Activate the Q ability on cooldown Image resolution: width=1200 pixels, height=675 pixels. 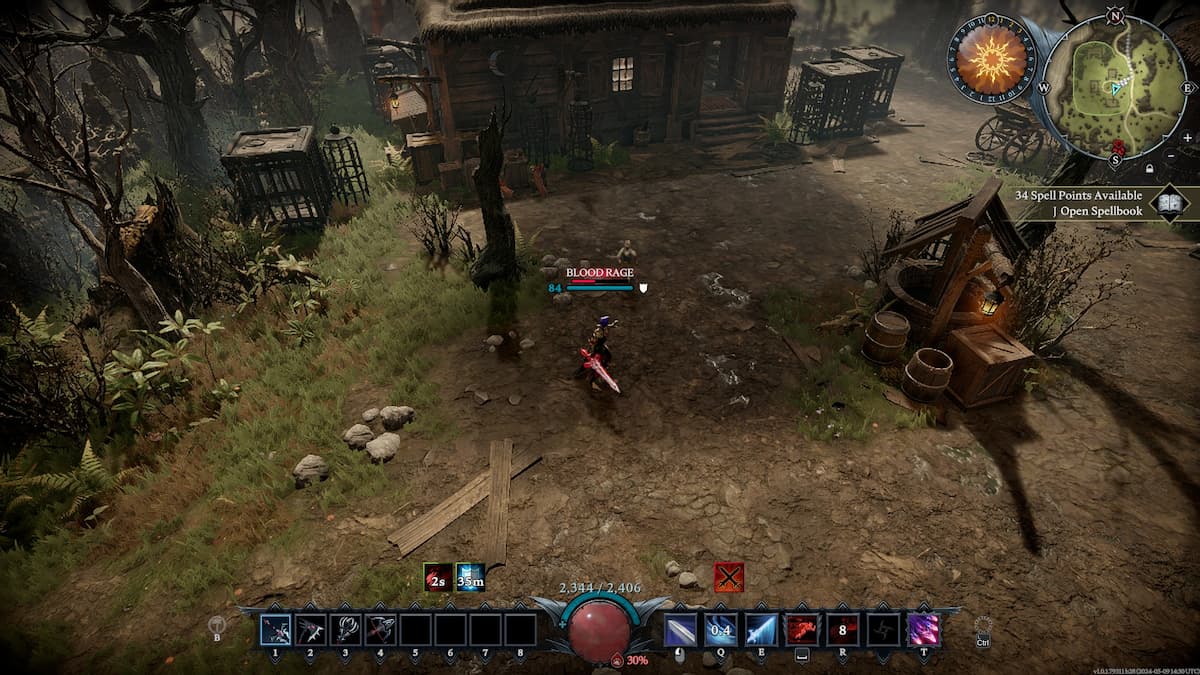(721, 630)
